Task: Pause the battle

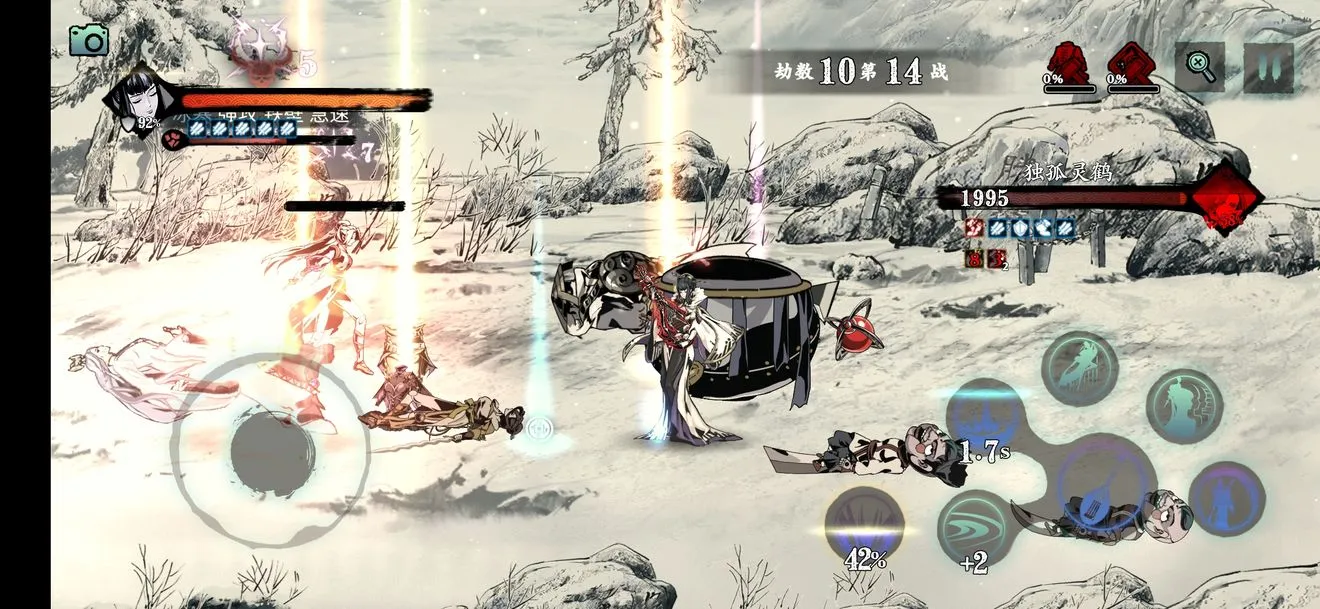Action: [1268, 67]
